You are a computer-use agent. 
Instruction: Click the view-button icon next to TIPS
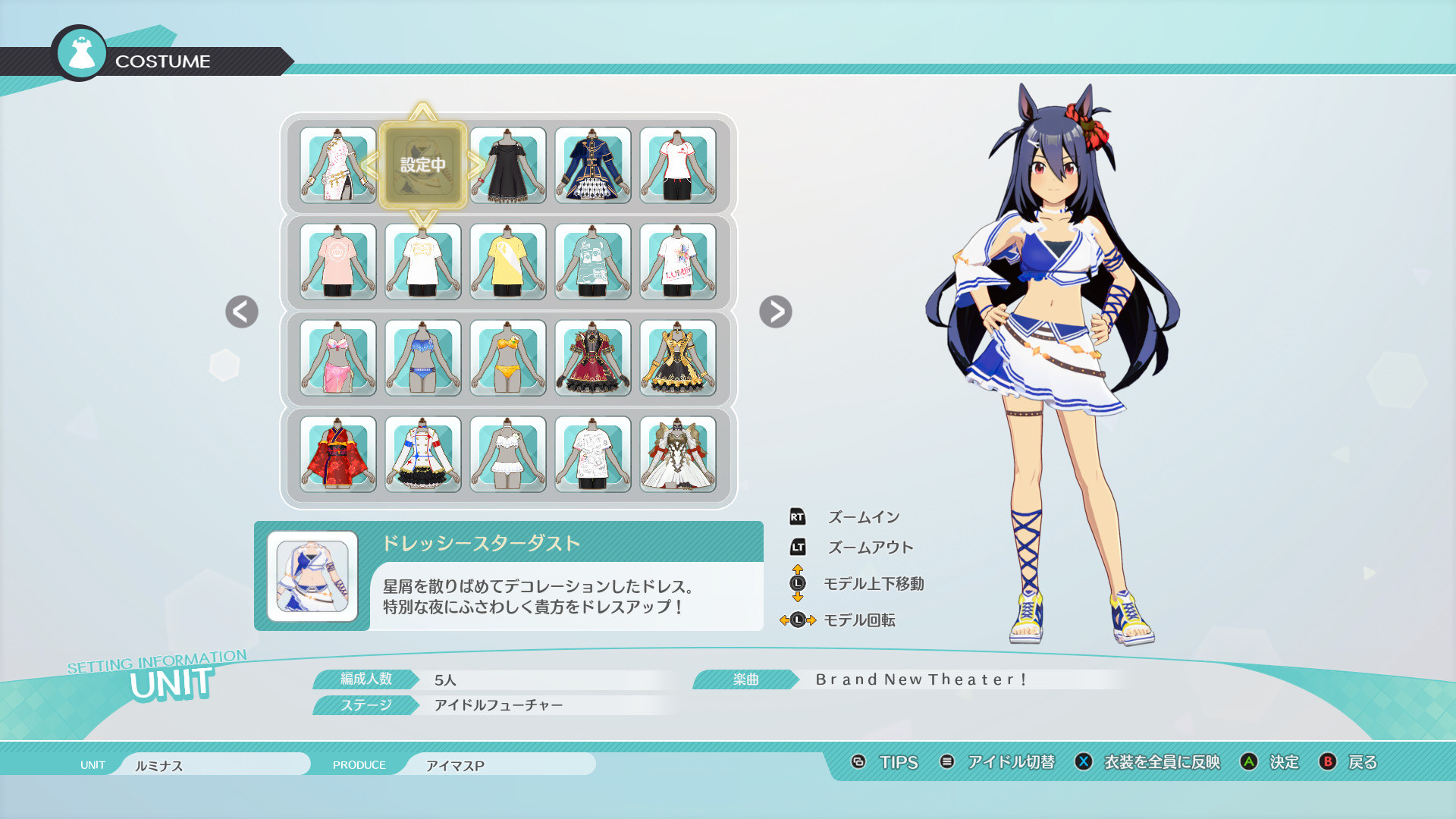[x=859, y=763]
